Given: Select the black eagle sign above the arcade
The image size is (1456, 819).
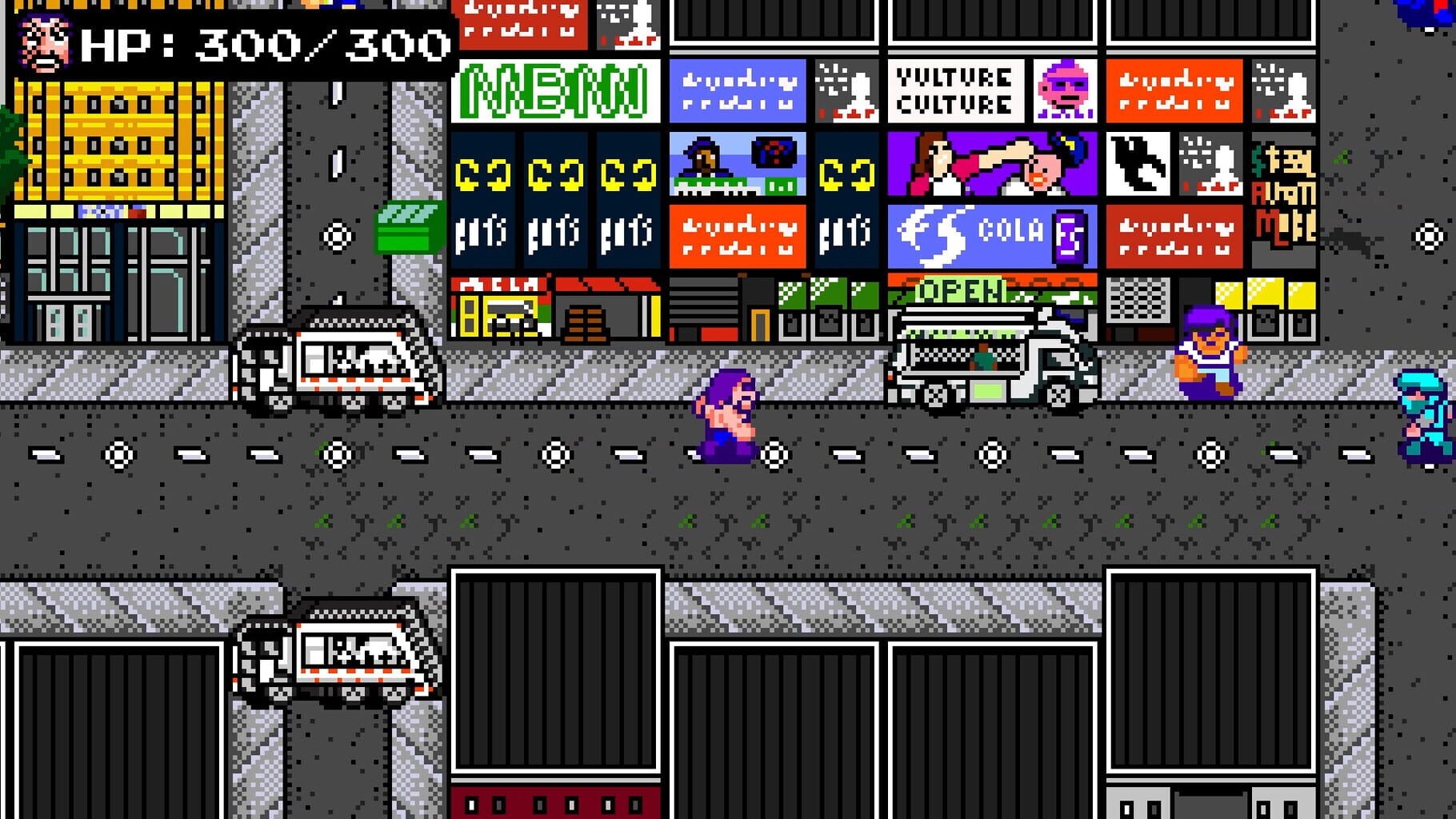Looking at the screenshot, I should point(1142,164).
